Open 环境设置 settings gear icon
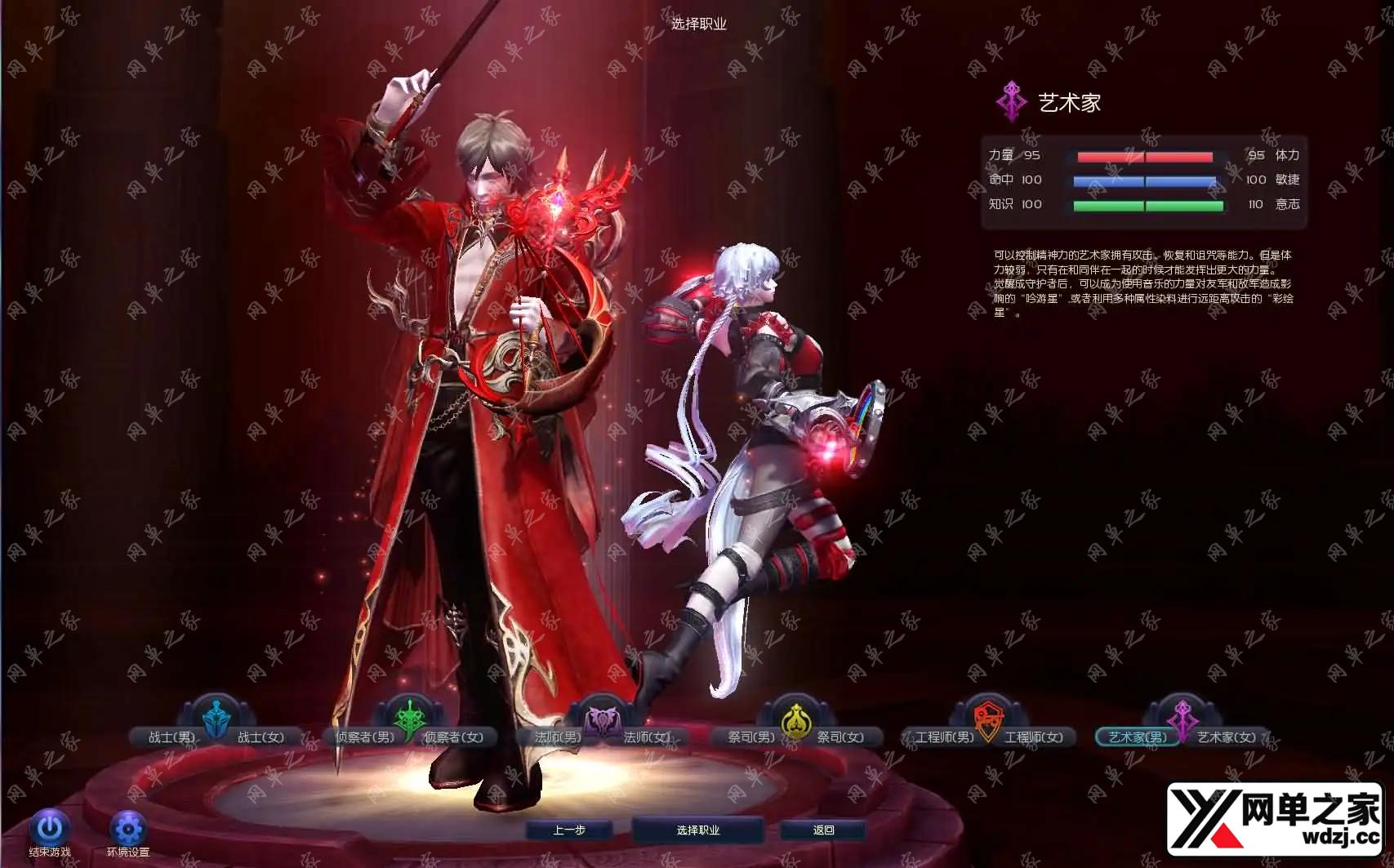 pos(128,829)
